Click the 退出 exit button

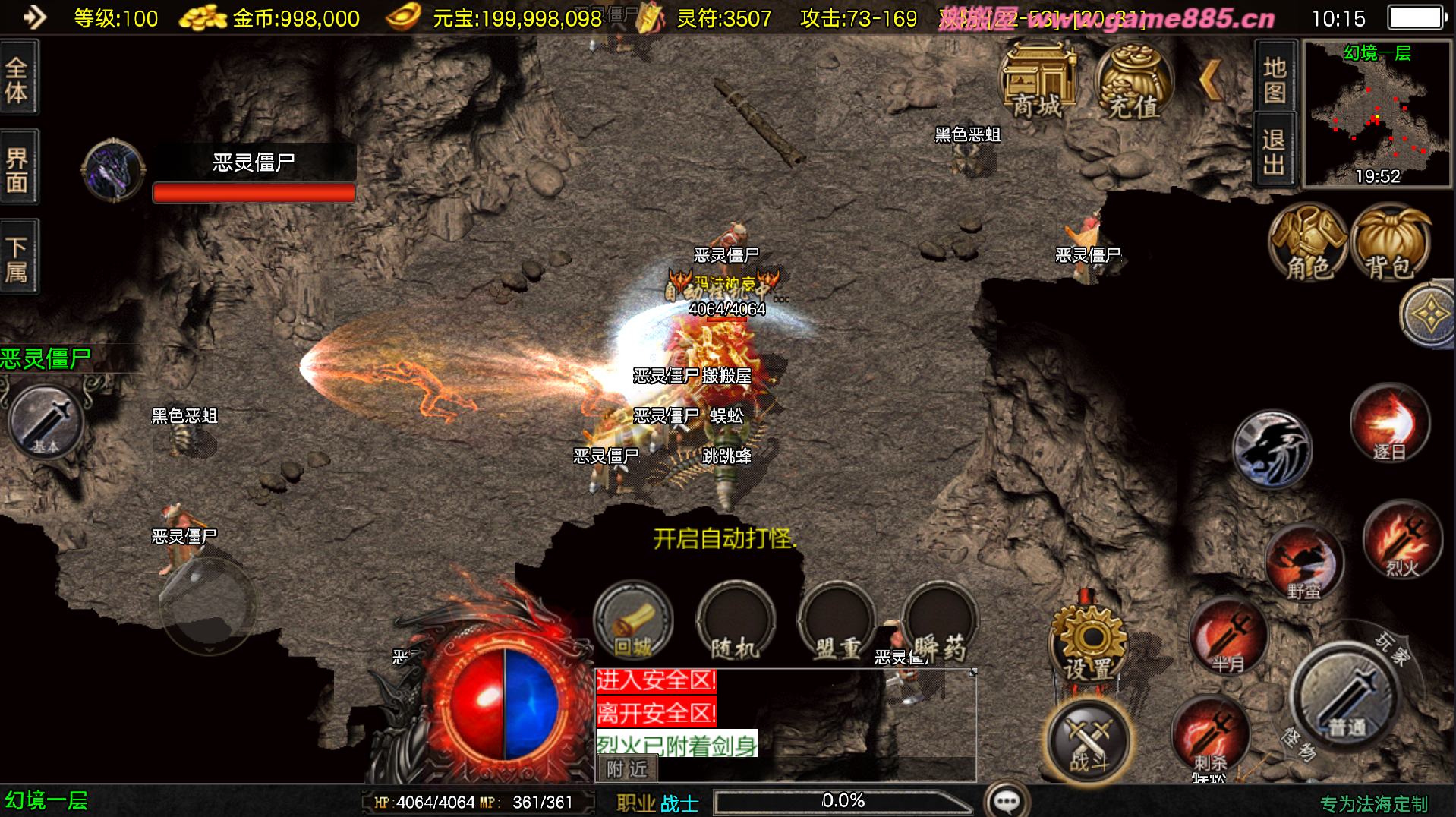[1275, 150]
